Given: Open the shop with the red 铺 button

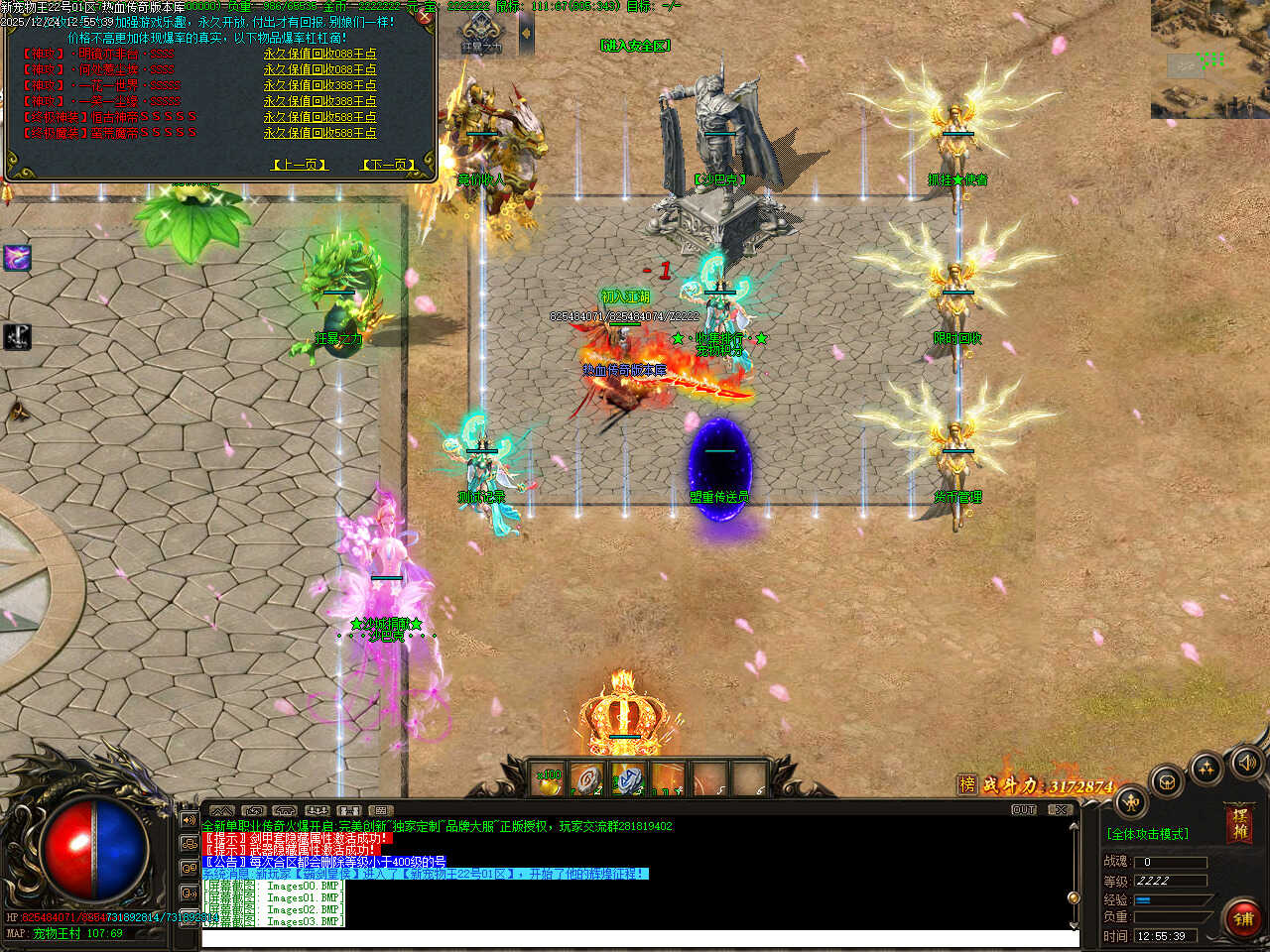Looking at the screenshot, I should pos(1242,918).
